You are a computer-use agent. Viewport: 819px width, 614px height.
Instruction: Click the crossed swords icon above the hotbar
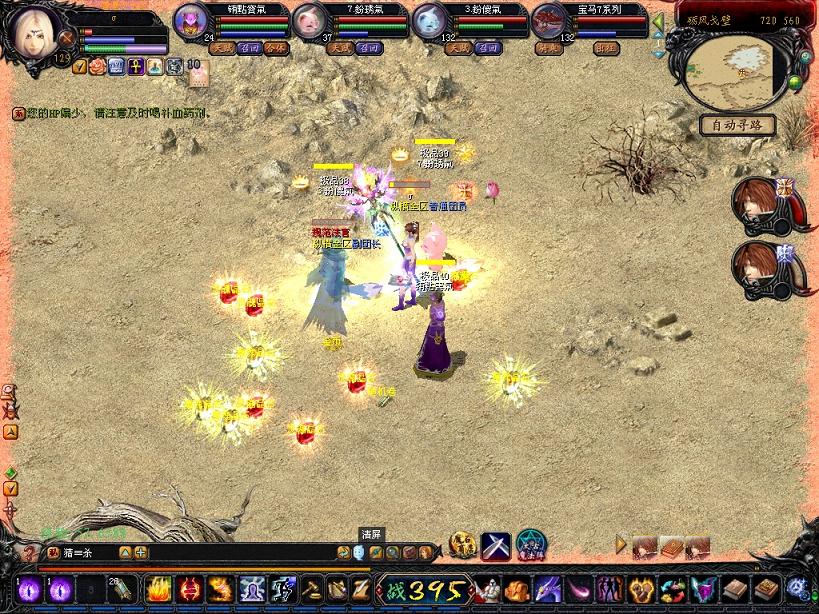click(x=496, y=546)
